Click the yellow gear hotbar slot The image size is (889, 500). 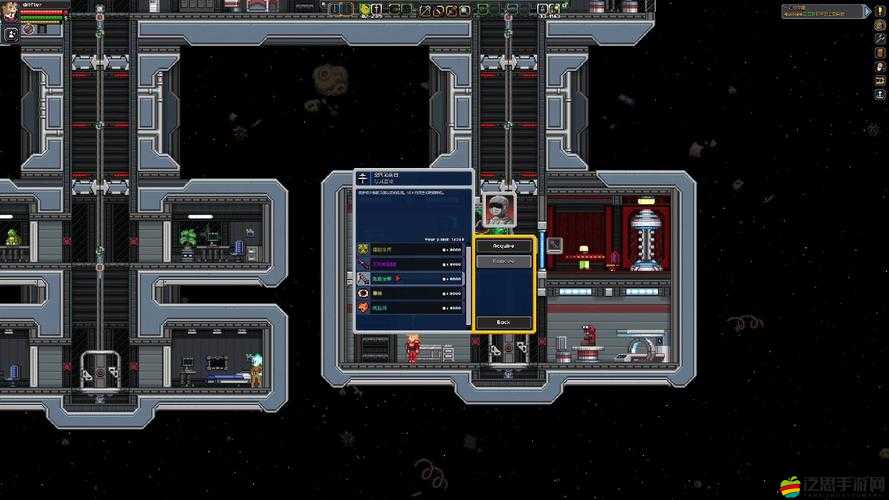[364, 10]
